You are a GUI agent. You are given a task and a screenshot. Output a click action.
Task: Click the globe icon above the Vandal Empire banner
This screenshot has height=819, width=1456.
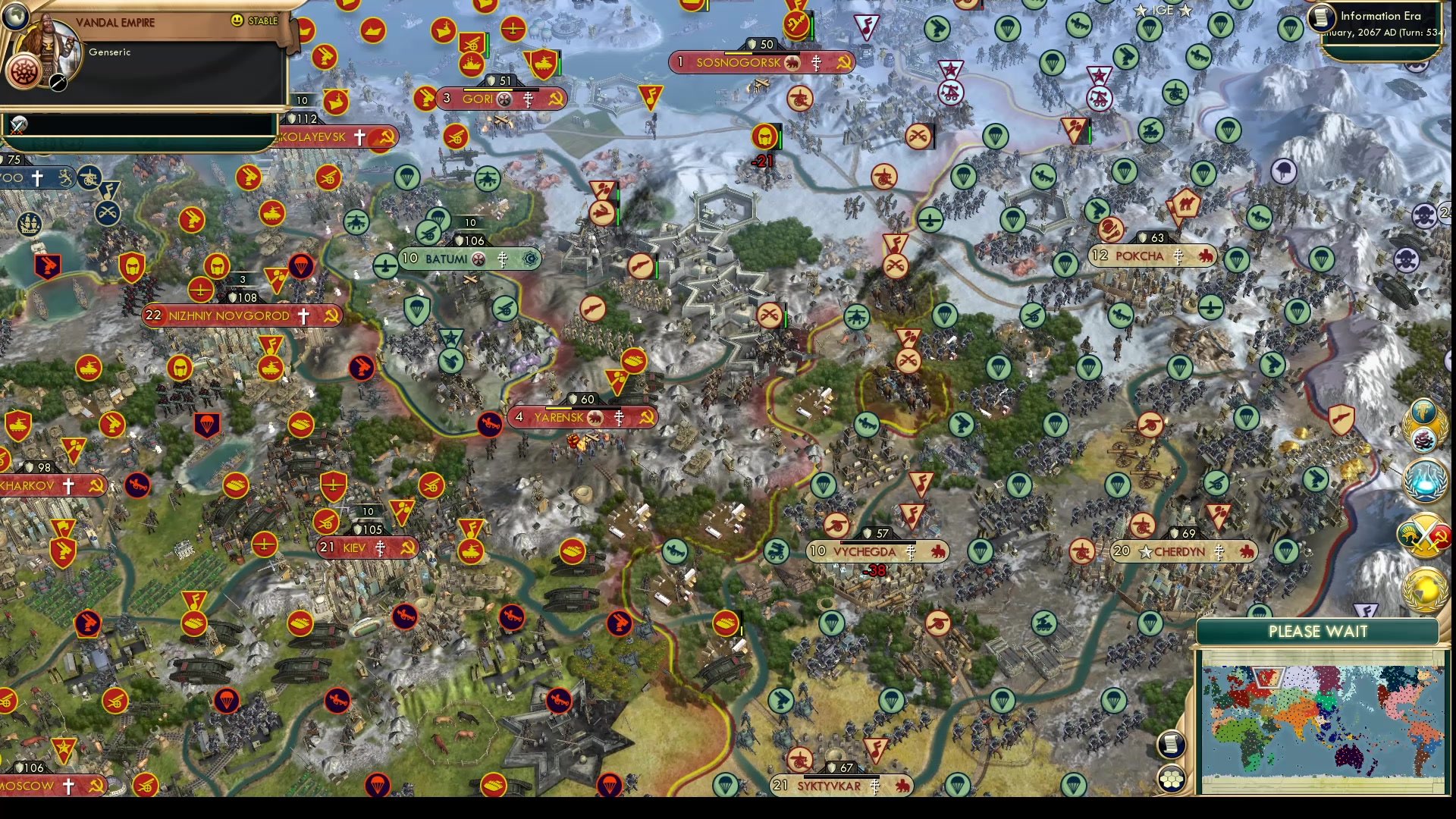15,18
